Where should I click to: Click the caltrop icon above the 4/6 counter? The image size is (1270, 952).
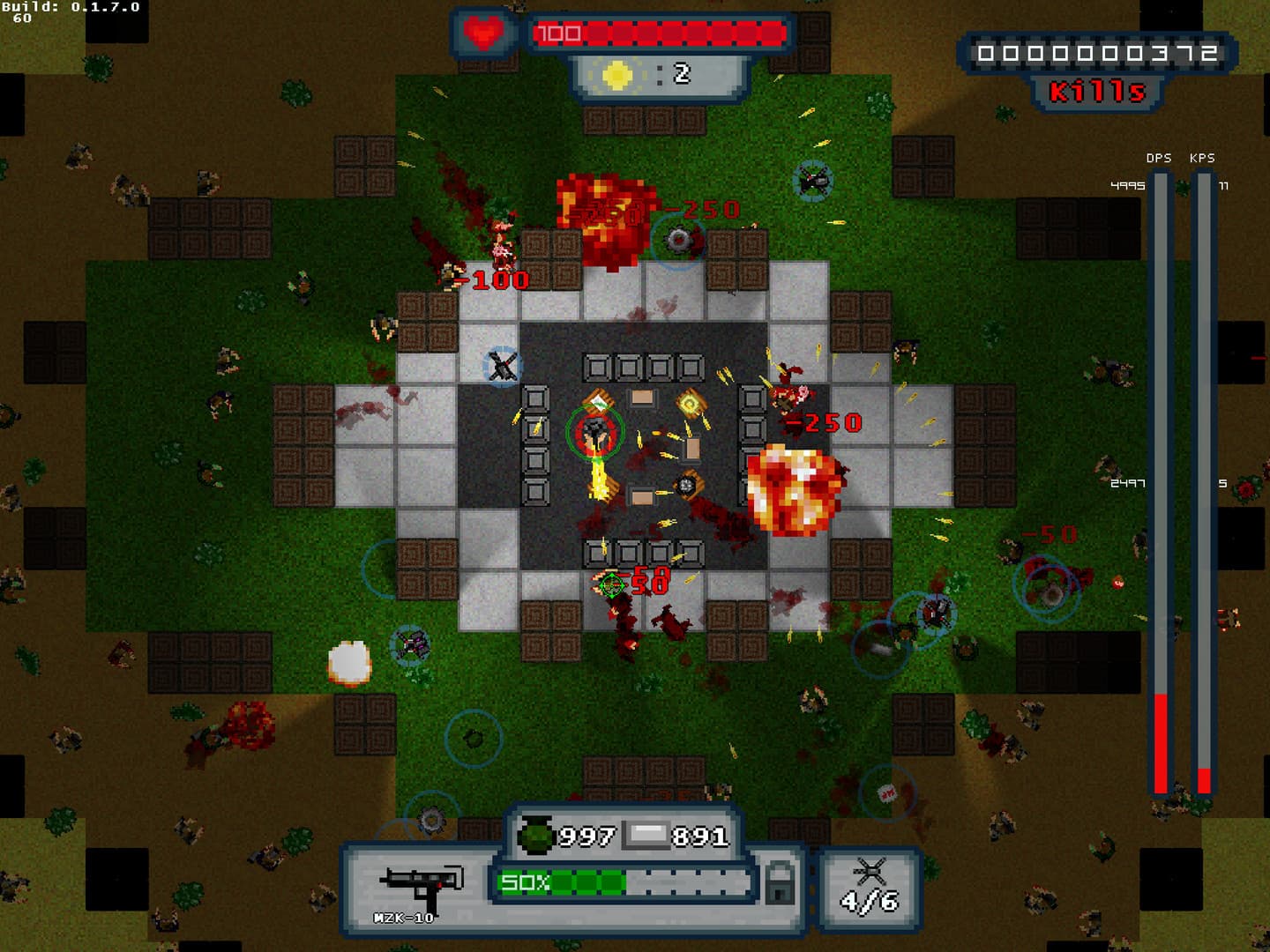[x=871, y=870]
